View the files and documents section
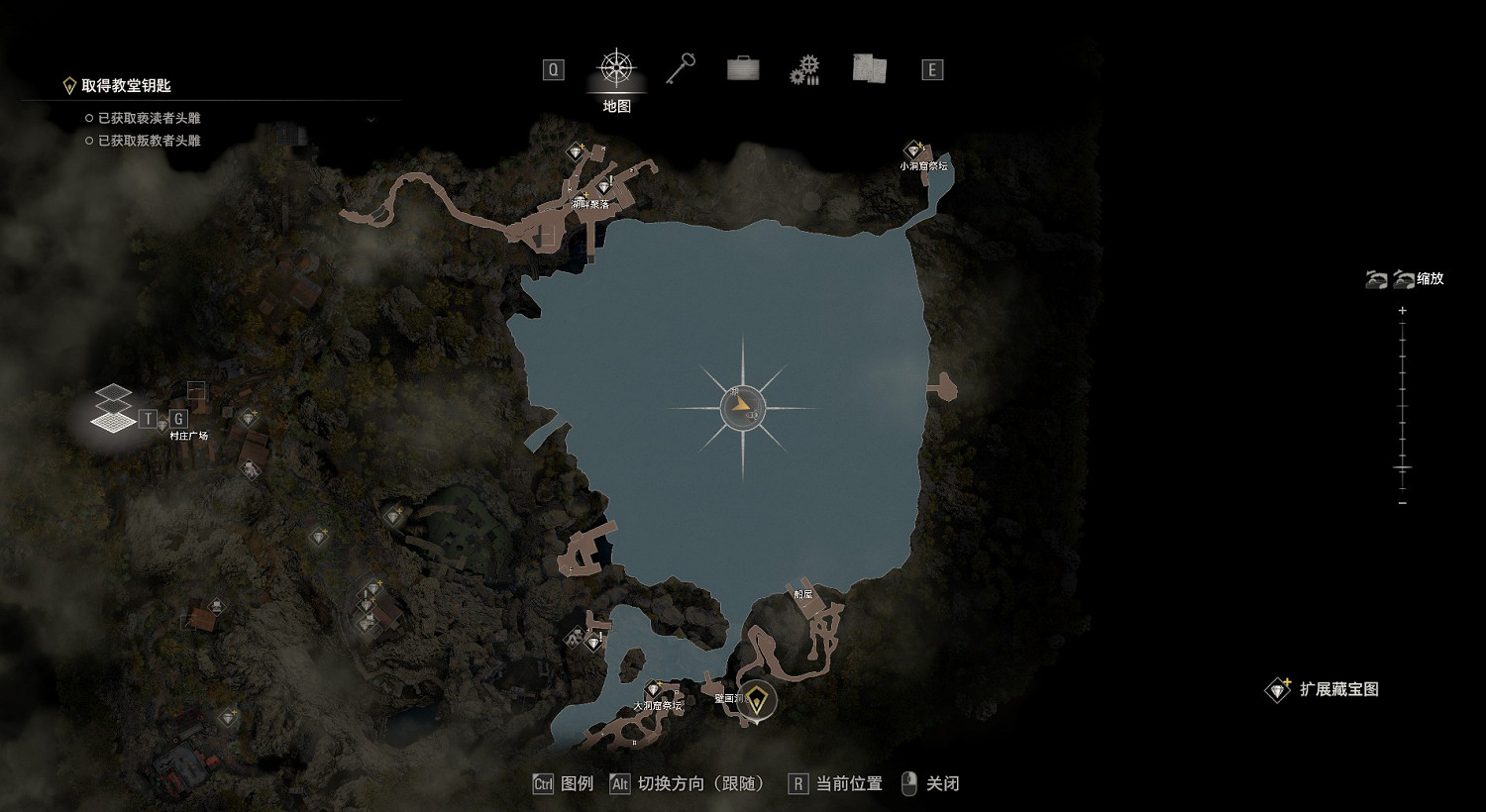1486x812 pixels. 869,67
